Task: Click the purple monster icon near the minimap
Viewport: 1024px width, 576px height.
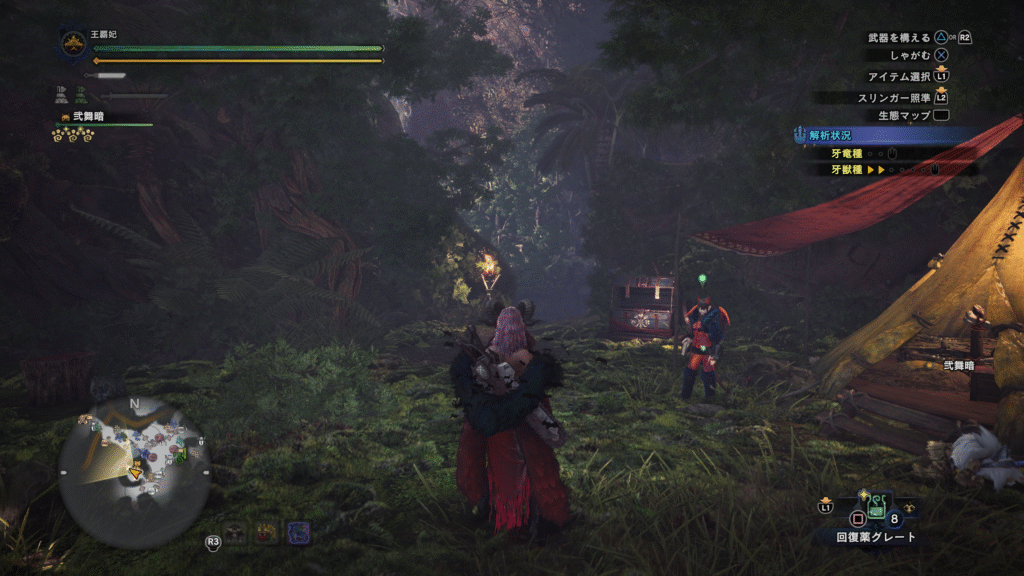Action: tap(298, 532)
